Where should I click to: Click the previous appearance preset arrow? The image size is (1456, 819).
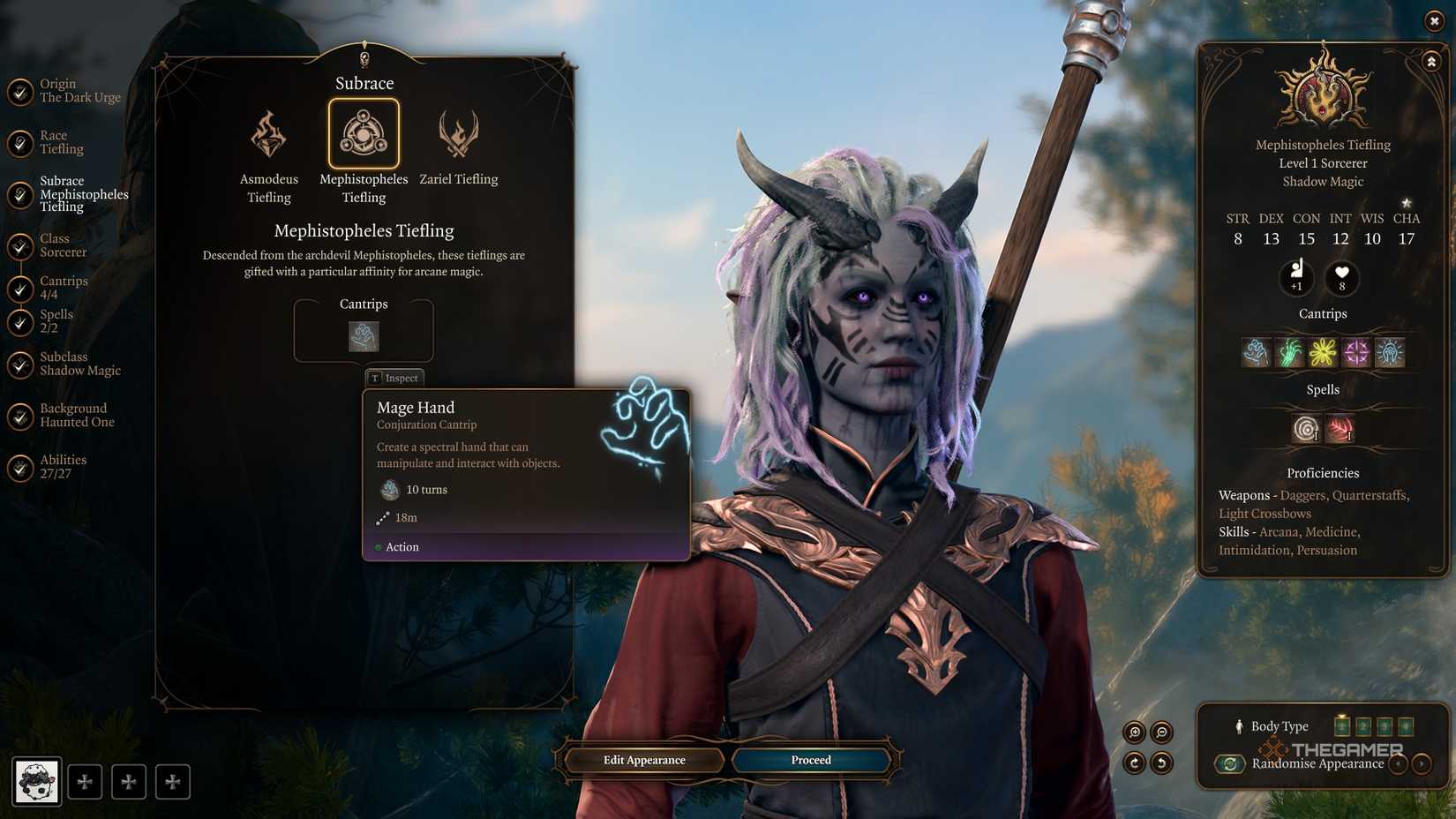click(x=1398, y=764)
